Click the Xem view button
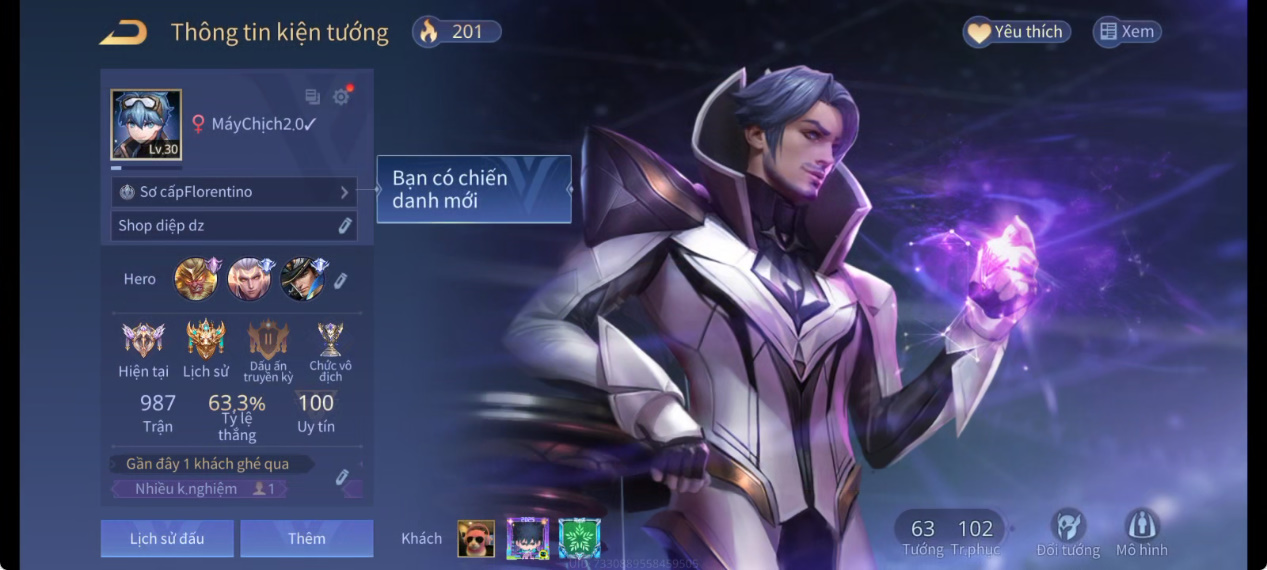Image resolution: width=1267 pixels, height=570 pixels. click(1127, 32)
